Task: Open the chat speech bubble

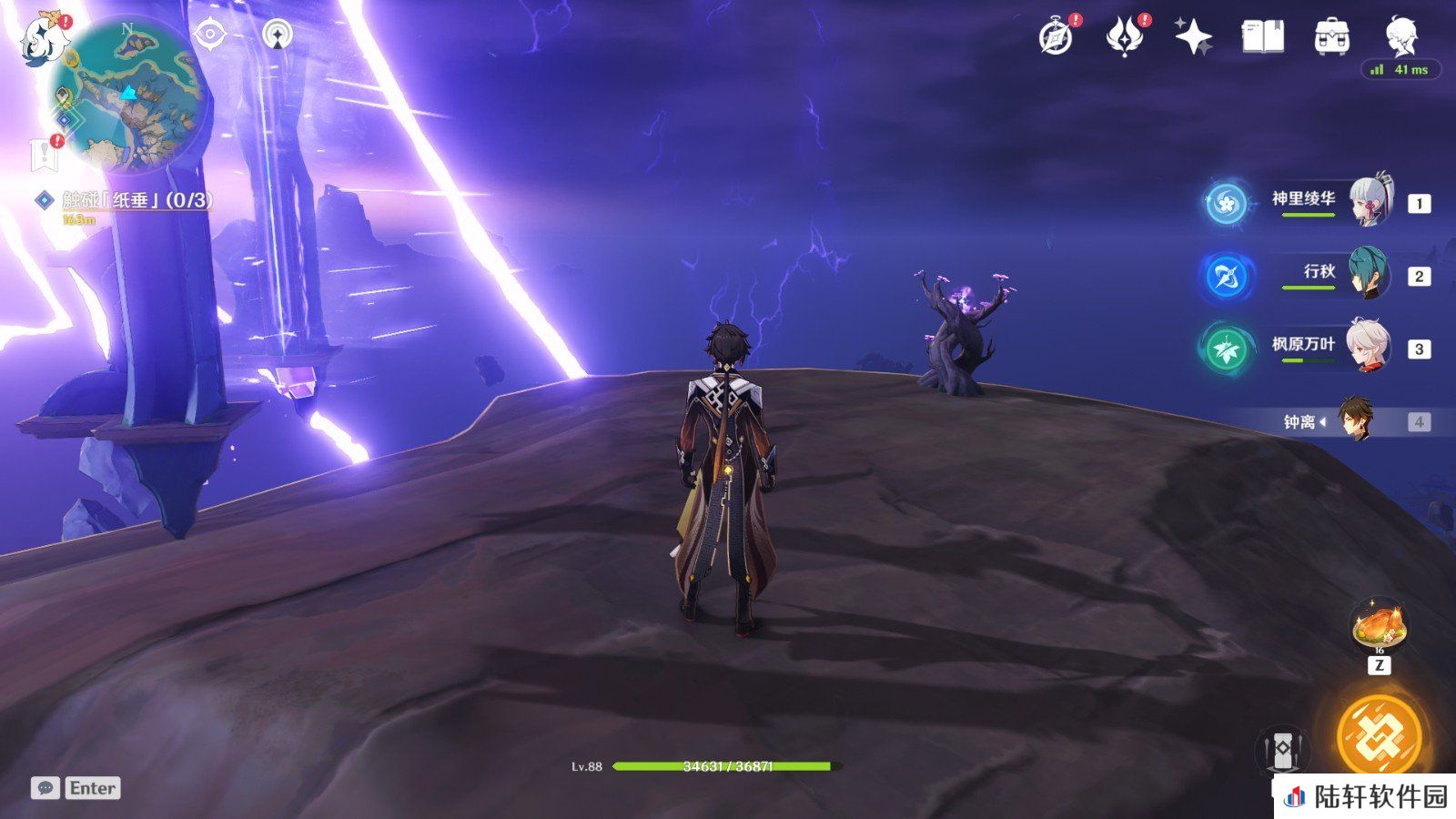Action: click(45, 788)
